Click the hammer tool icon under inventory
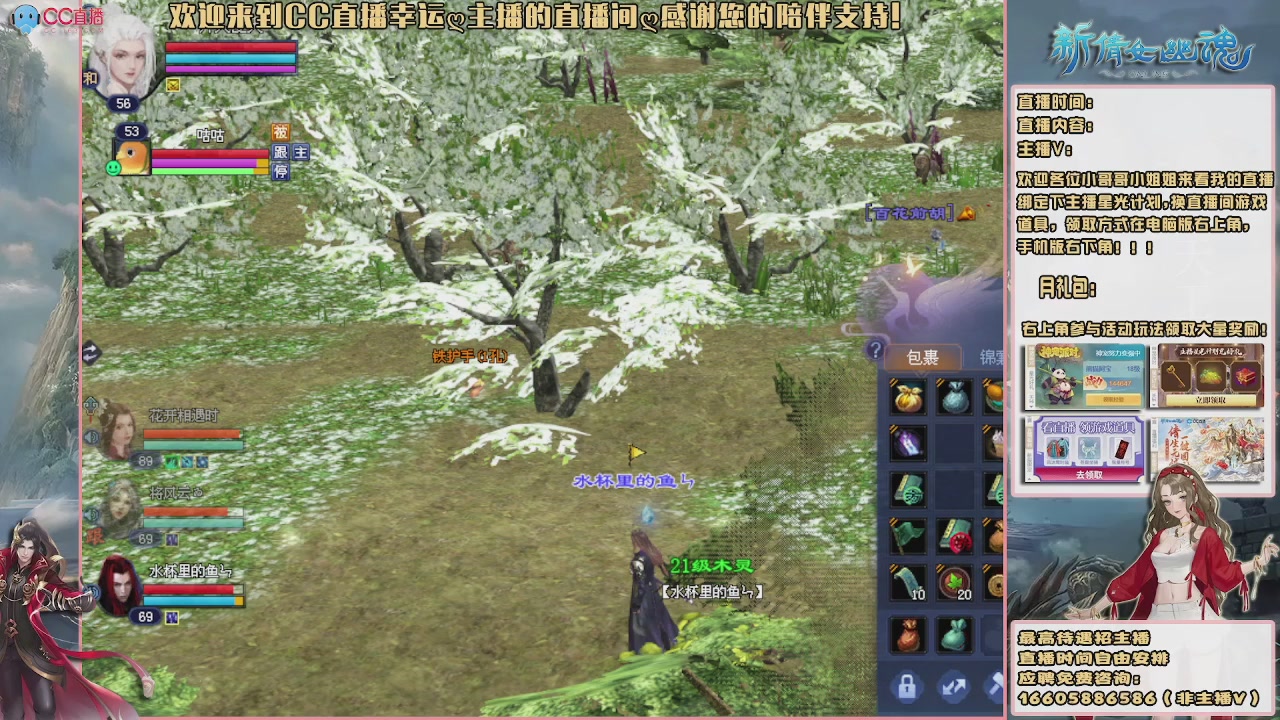1280x720 pixels. pos(997,684)
